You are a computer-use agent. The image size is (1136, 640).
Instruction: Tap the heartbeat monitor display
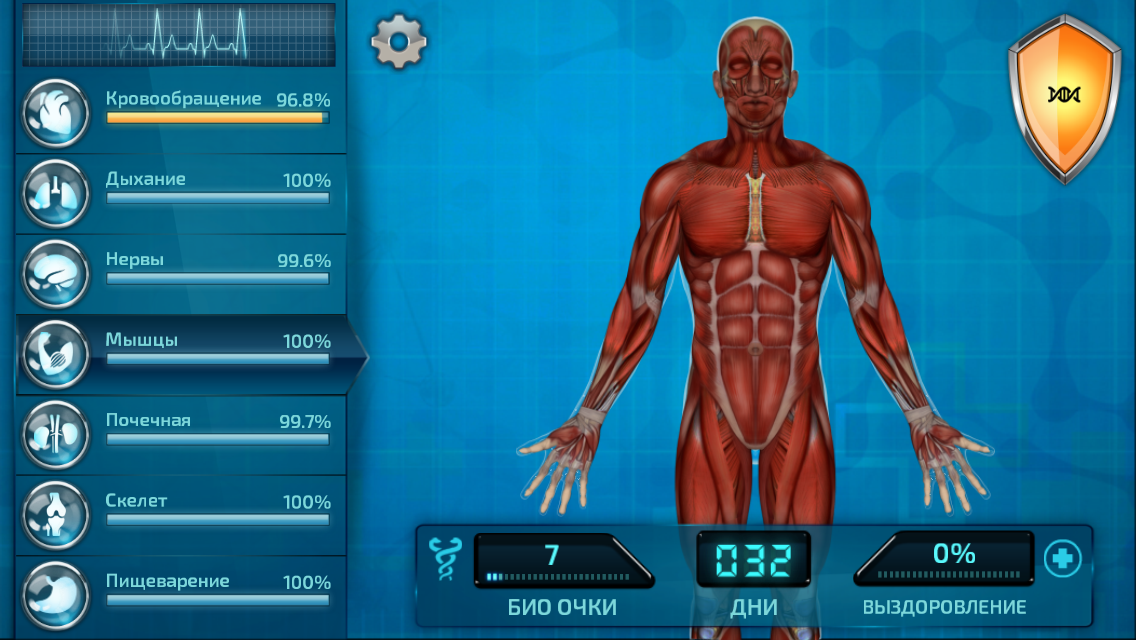pos(179,34)
